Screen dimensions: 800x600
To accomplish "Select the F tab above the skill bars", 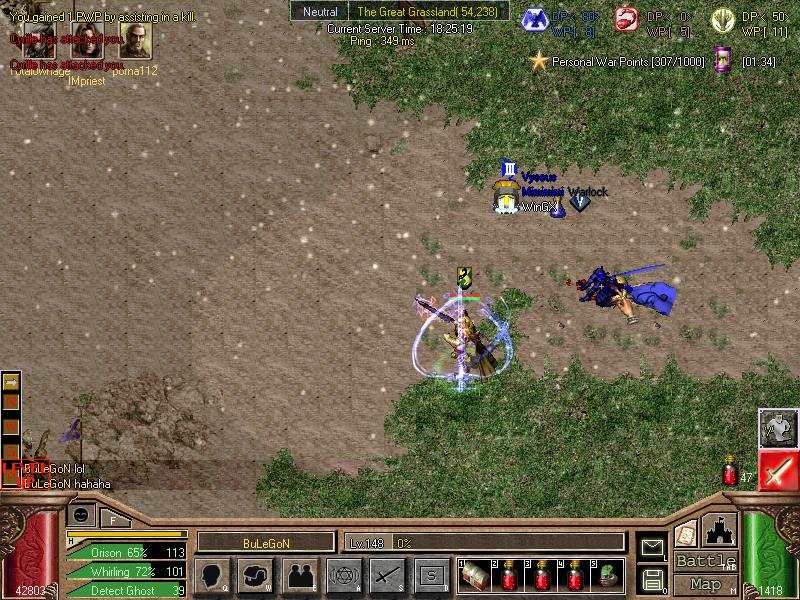I will pos(114,518).
